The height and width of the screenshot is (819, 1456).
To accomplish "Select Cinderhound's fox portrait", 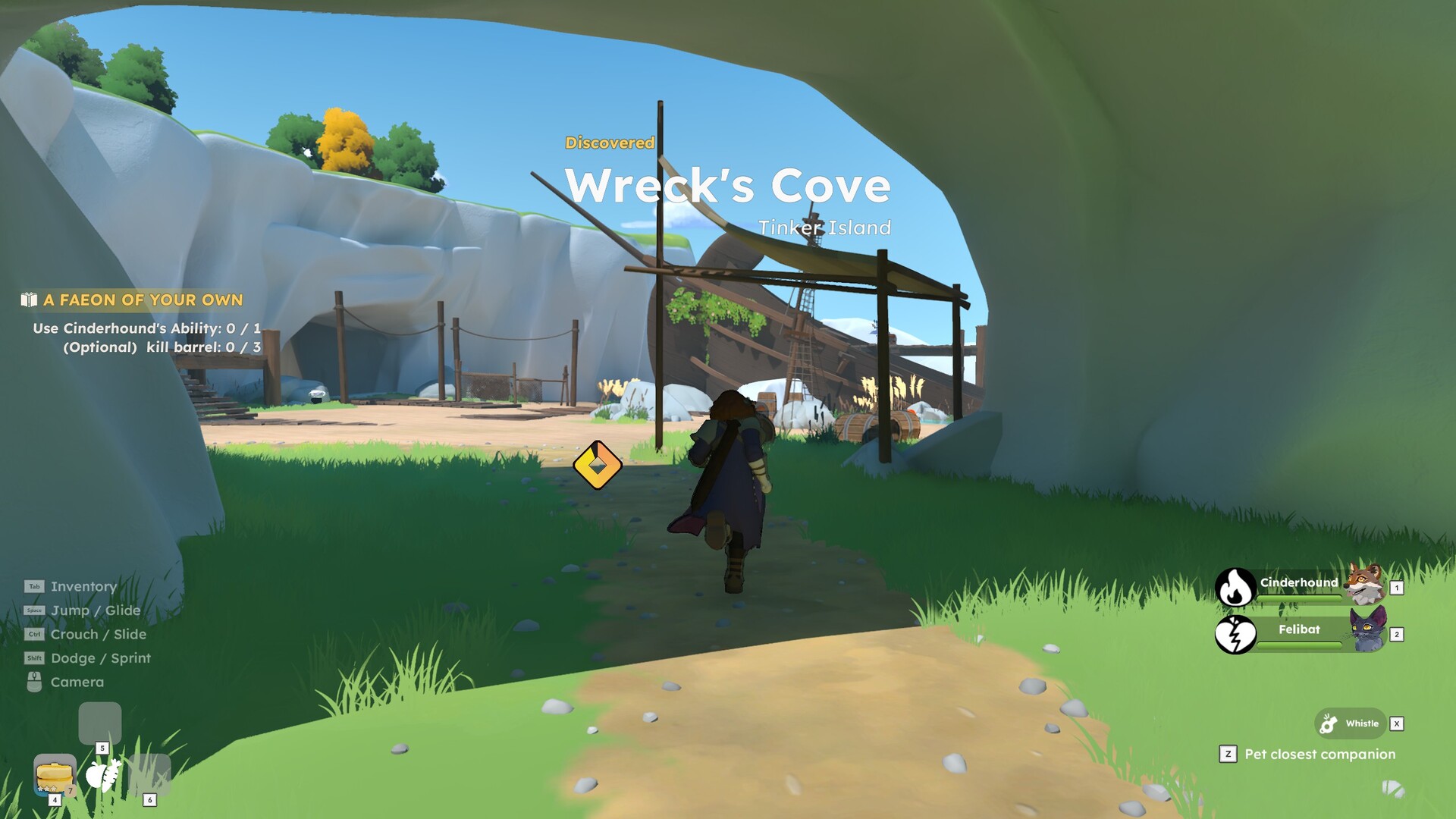I will tap(1365, 584).
